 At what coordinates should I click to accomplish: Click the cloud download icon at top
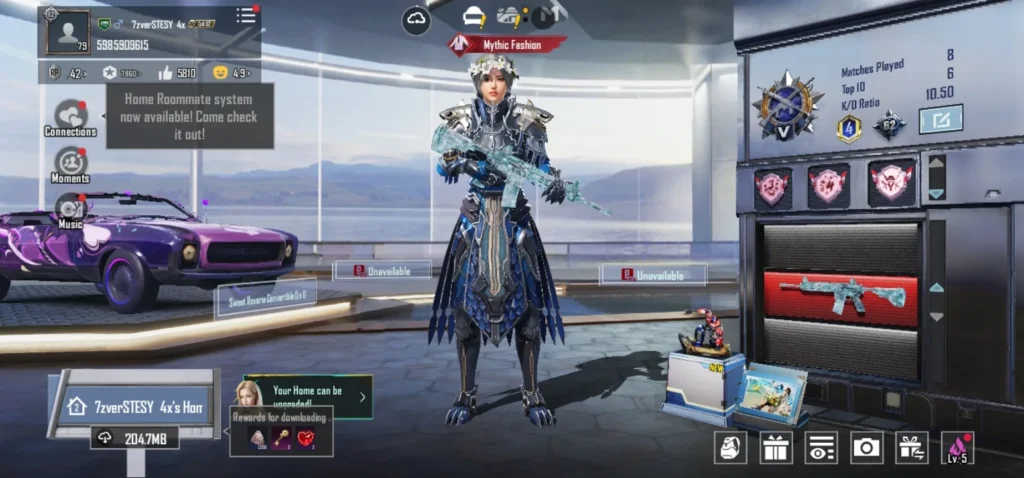click(x=416, y=19)
